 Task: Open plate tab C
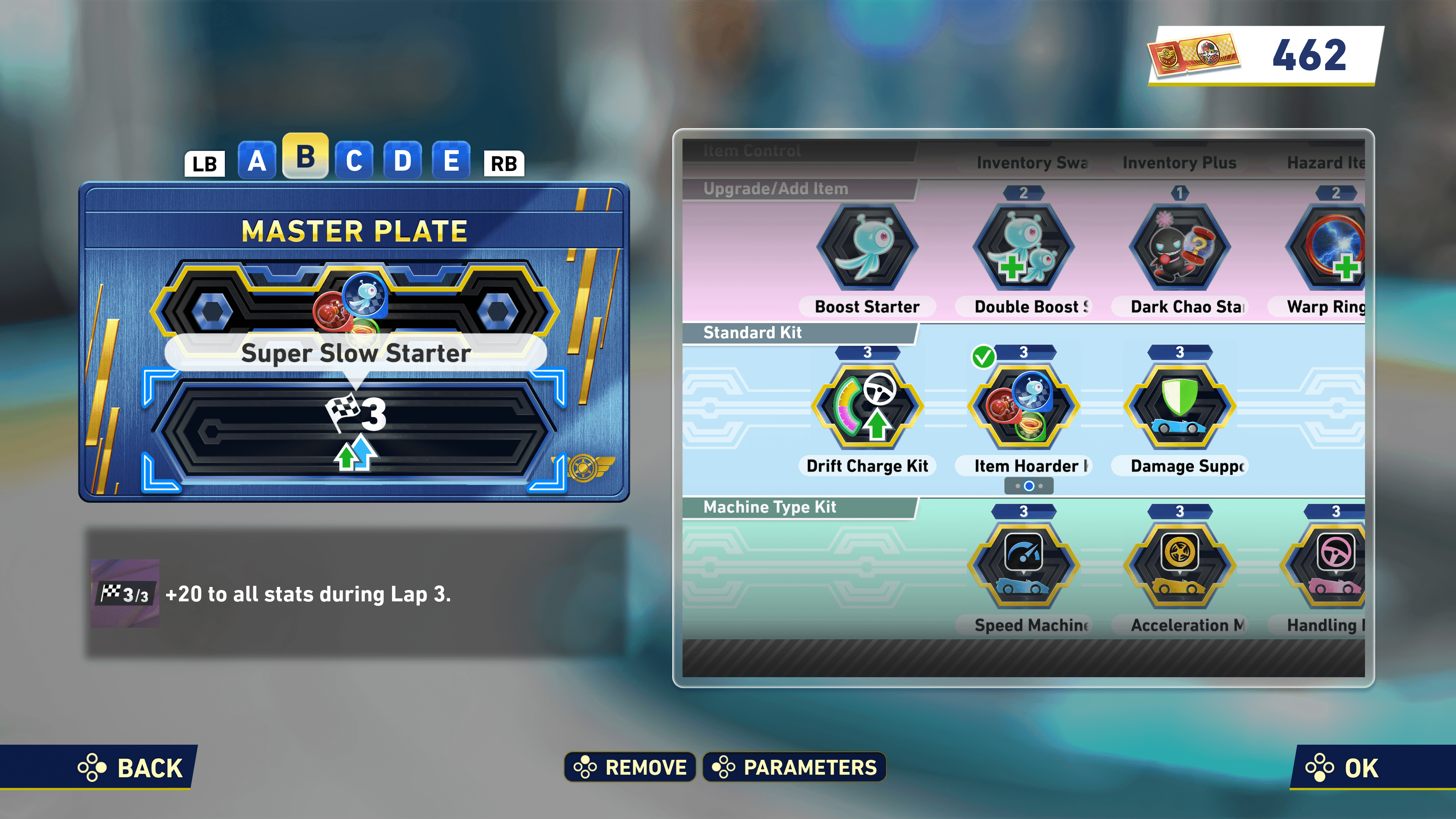tap(354, 160)
